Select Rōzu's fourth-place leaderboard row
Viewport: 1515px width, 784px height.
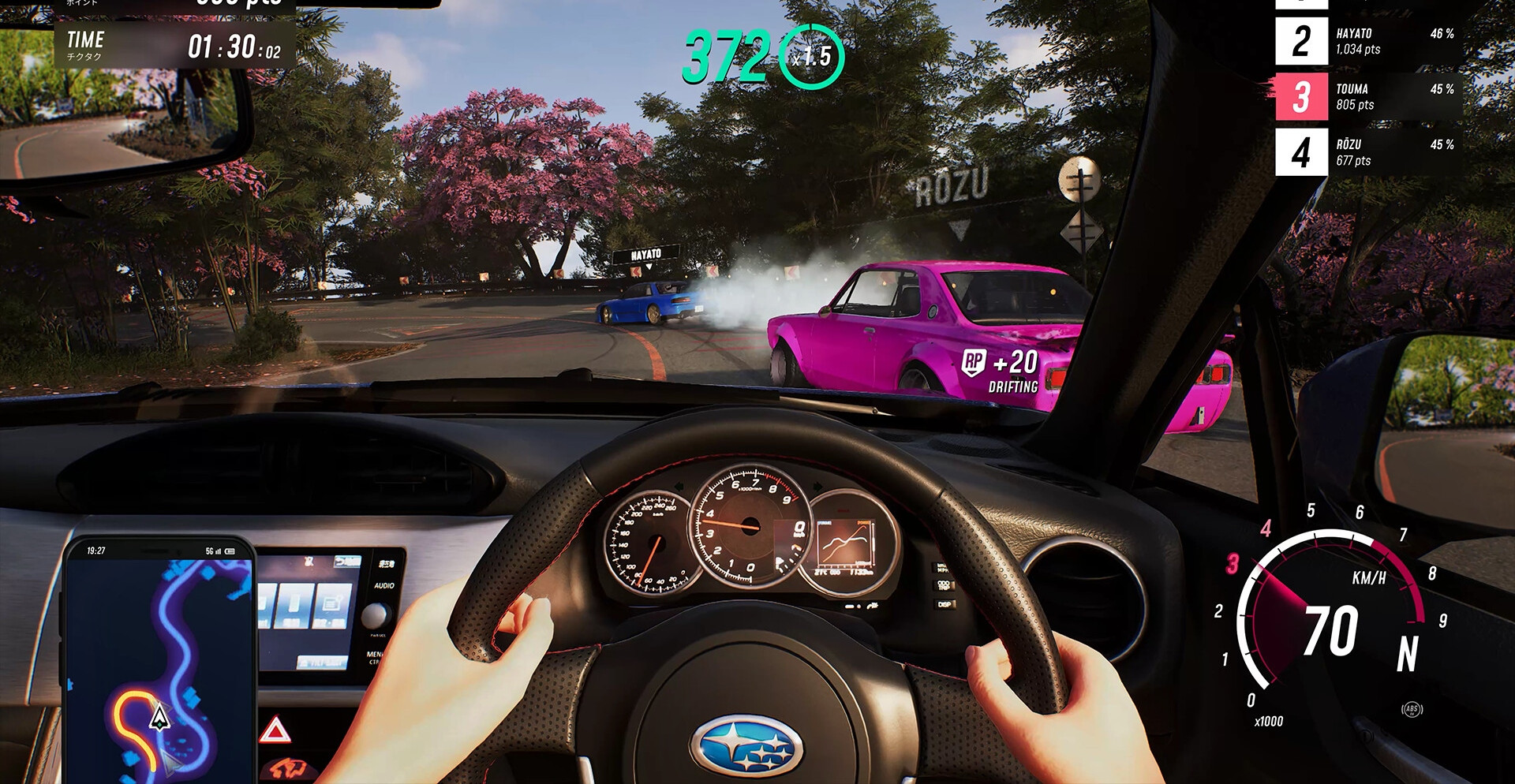[x=1368, y=152]
